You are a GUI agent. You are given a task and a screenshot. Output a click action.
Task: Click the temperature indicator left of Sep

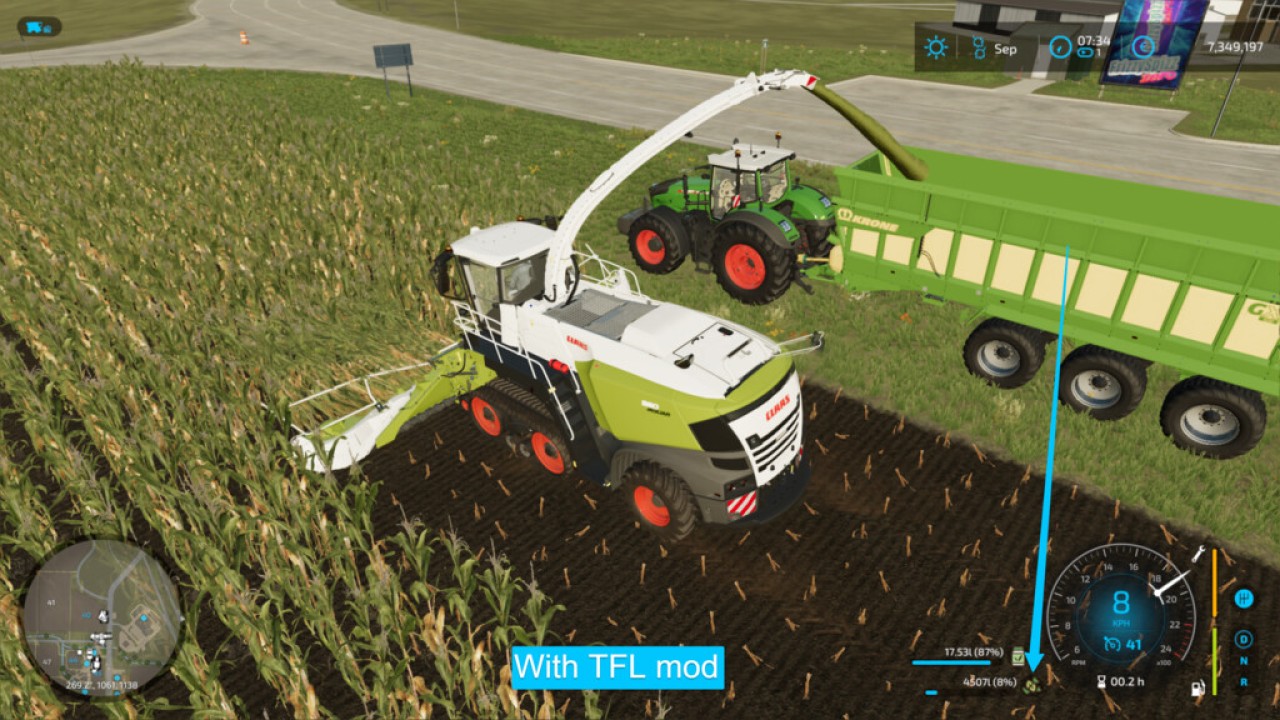click(979, 47)
